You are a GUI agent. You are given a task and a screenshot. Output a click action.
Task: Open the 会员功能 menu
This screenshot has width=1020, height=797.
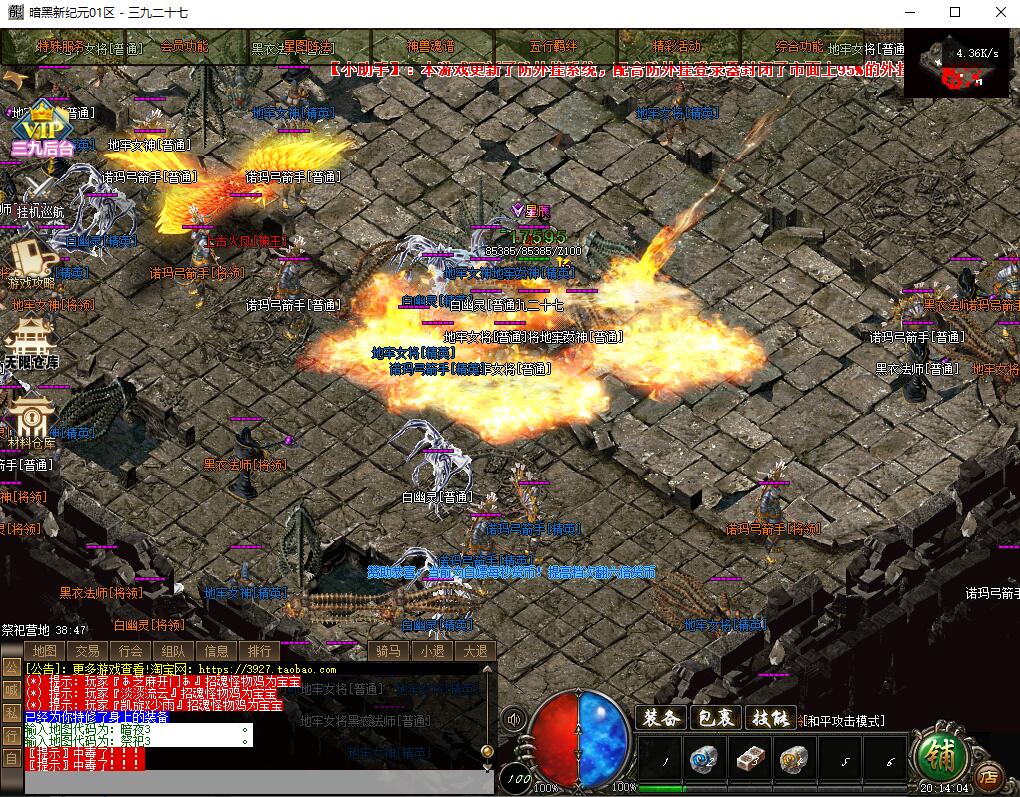(x=184, y=47)
